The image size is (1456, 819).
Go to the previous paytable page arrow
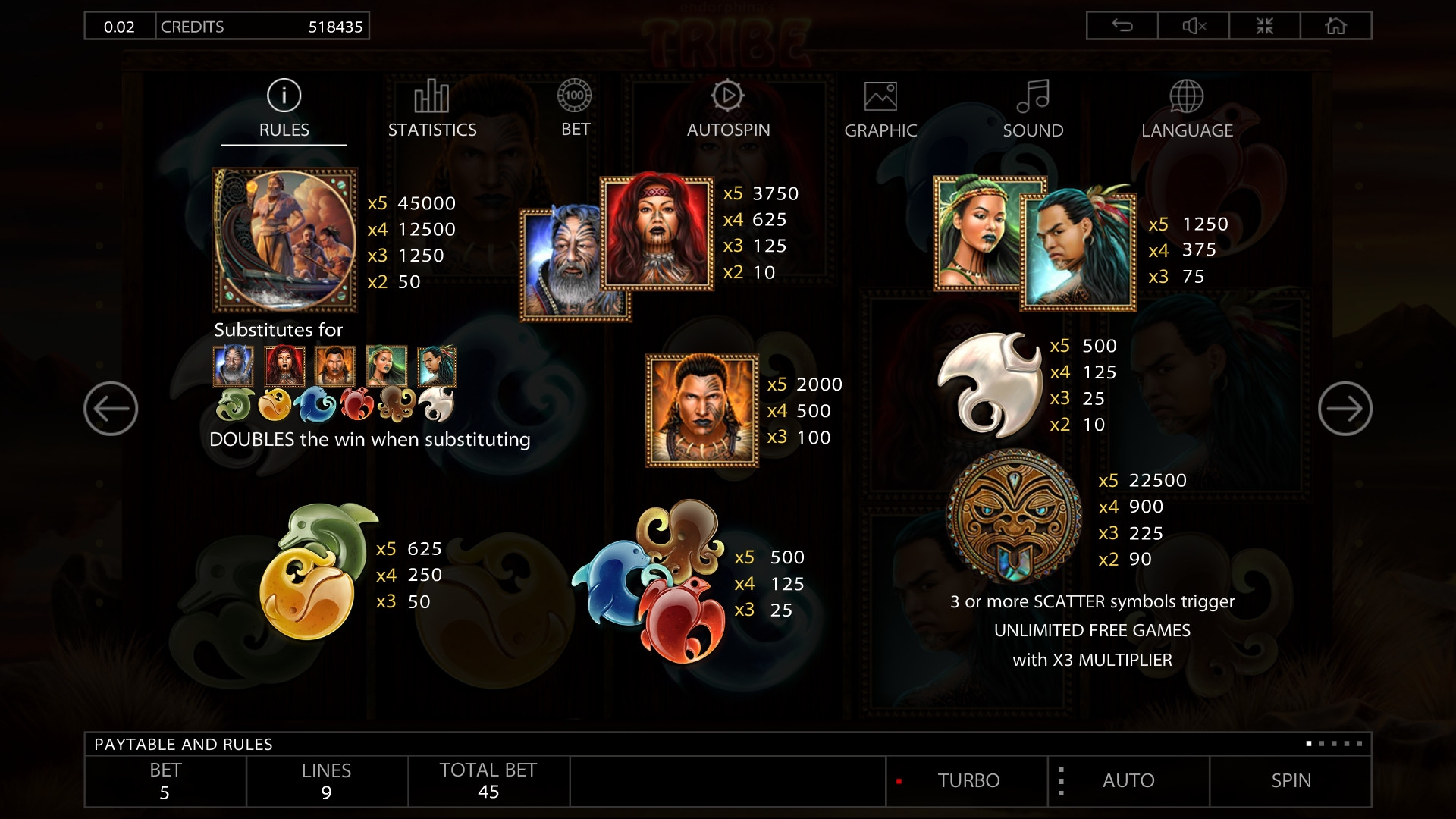(111, 409)
